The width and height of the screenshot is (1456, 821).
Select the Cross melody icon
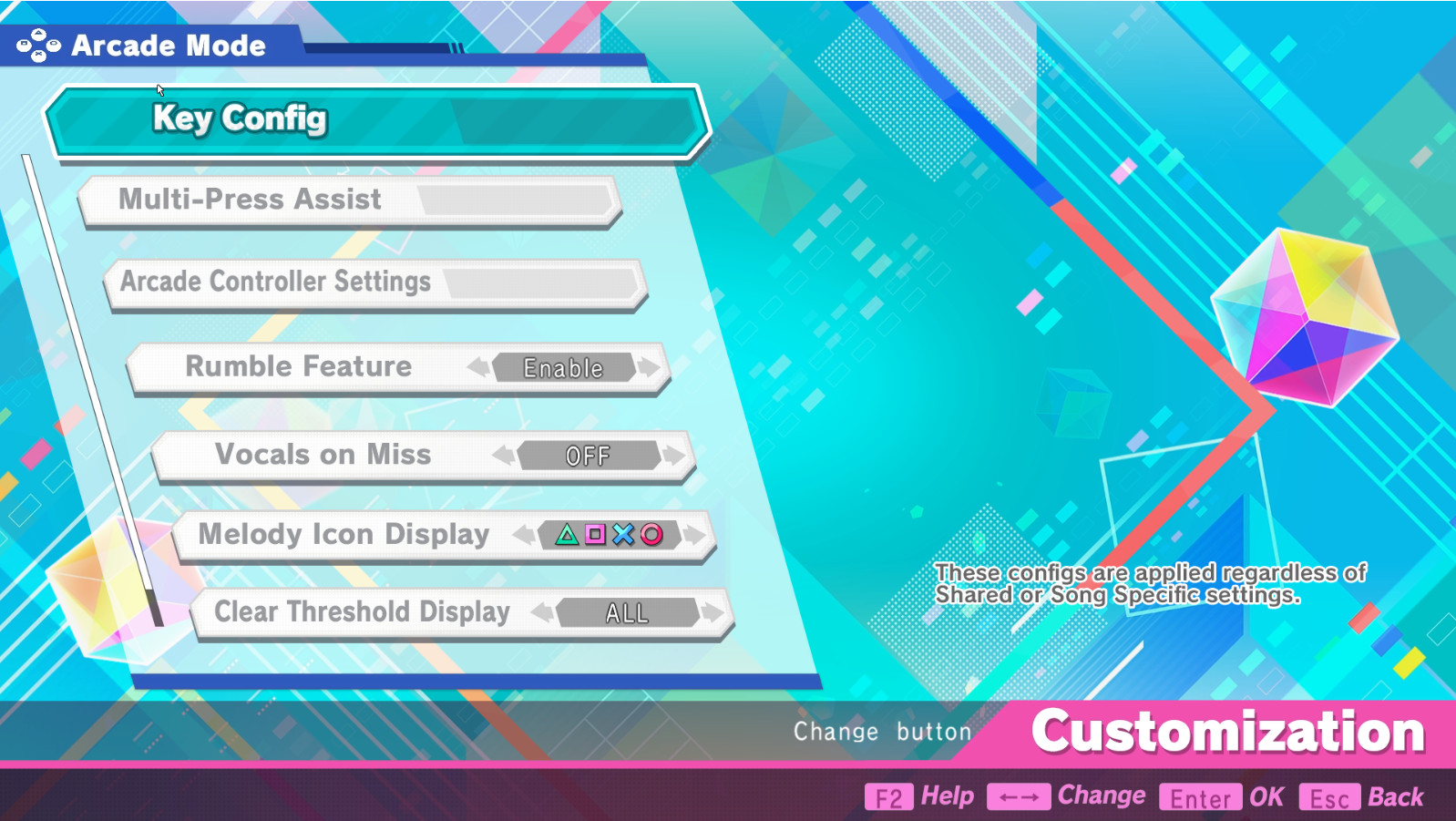click(624, 533)
